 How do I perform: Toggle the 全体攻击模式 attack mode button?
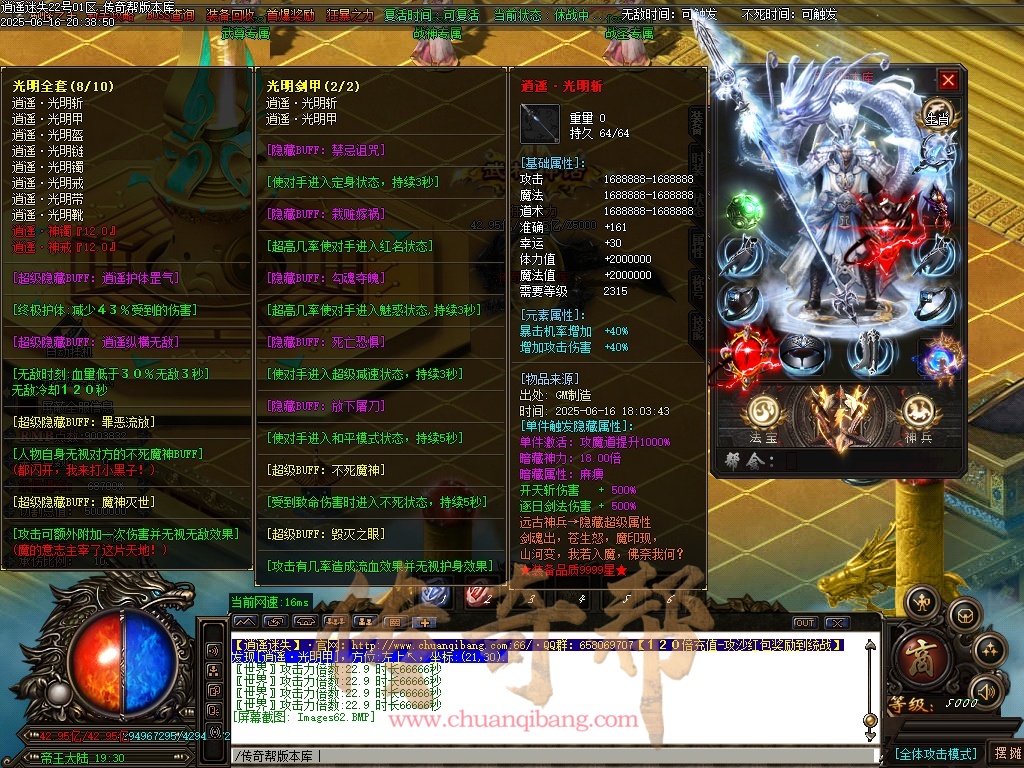click(x=935, y=754)
